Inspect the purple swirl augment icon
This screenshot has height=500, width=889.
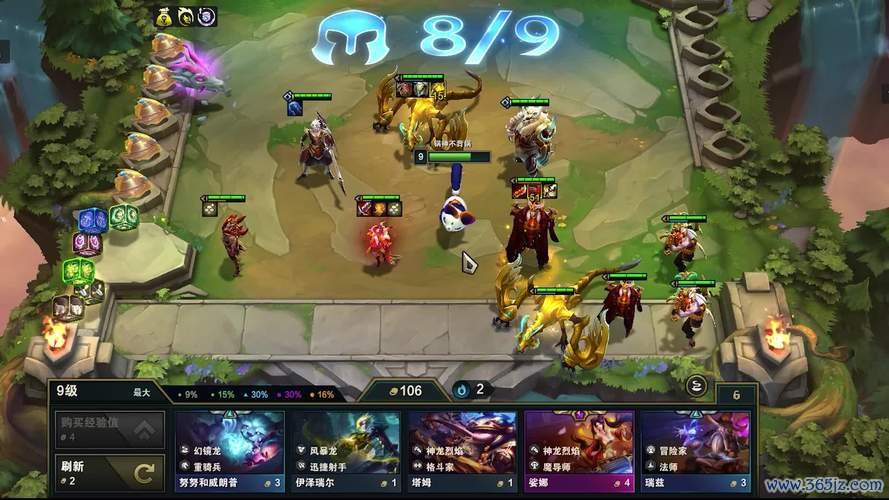(206, 16)
